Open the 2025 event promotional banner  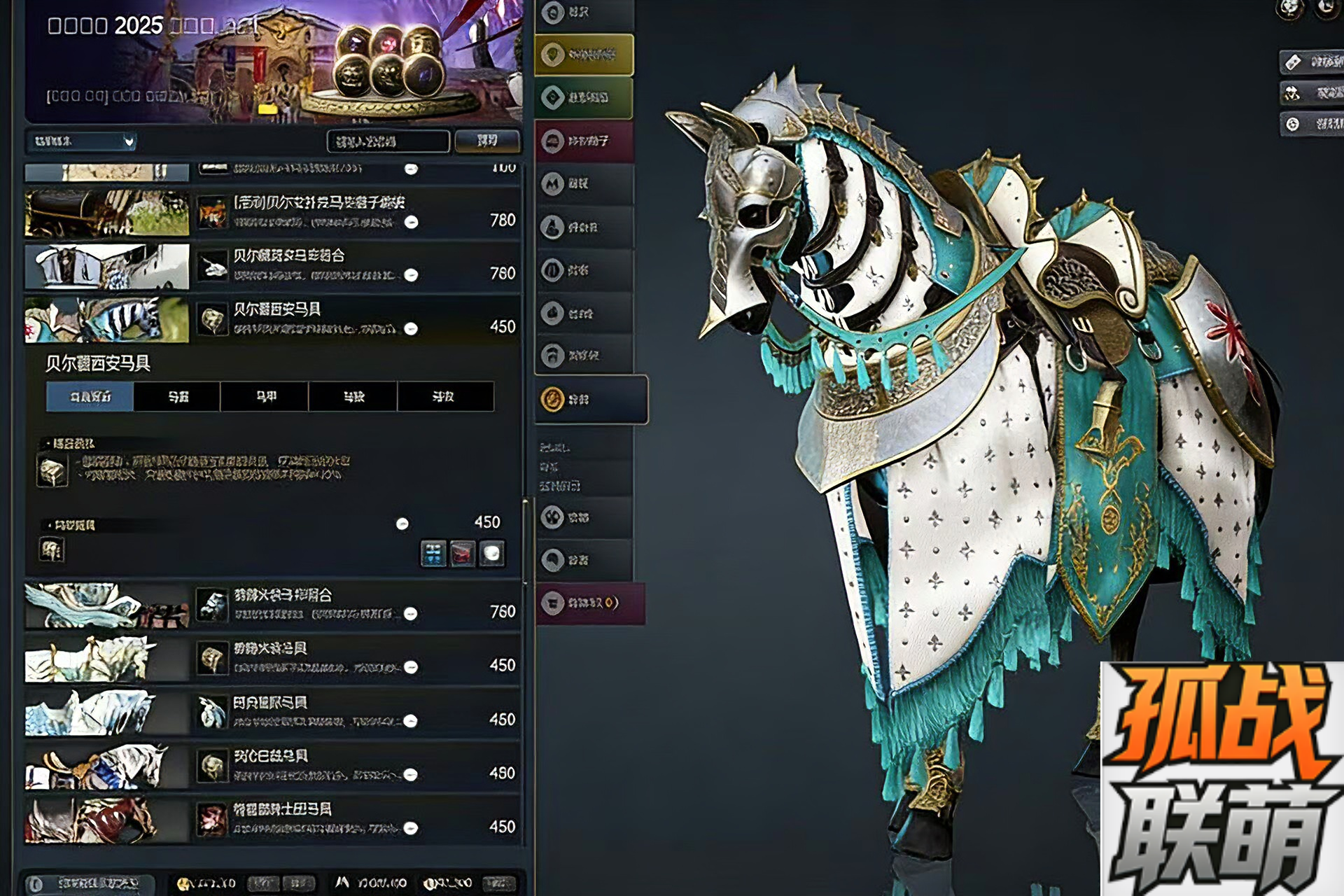pos(273,62)
